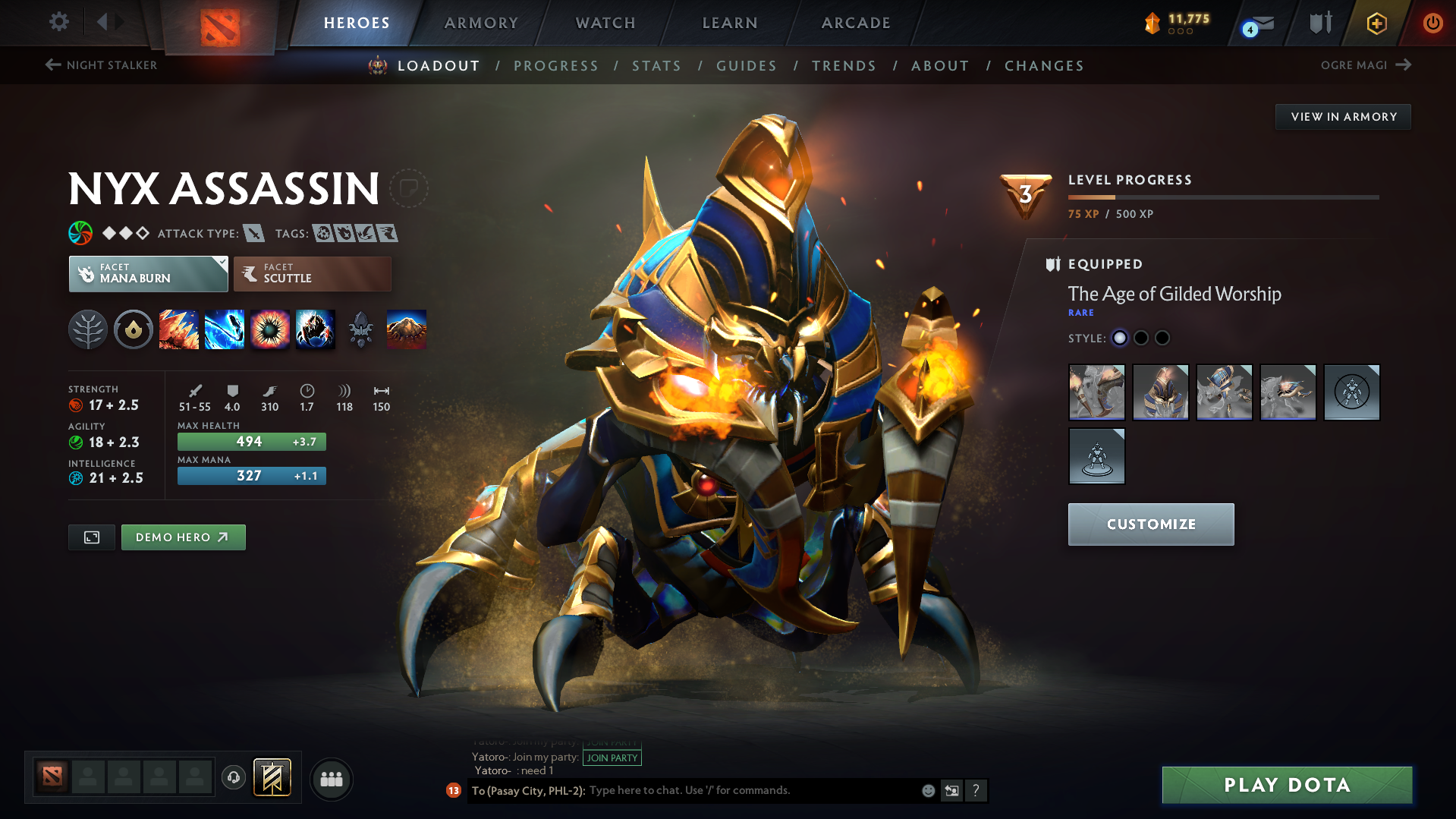Switch to the Scuttle facet
The image size is (1456, 819).
pos(312,273)
